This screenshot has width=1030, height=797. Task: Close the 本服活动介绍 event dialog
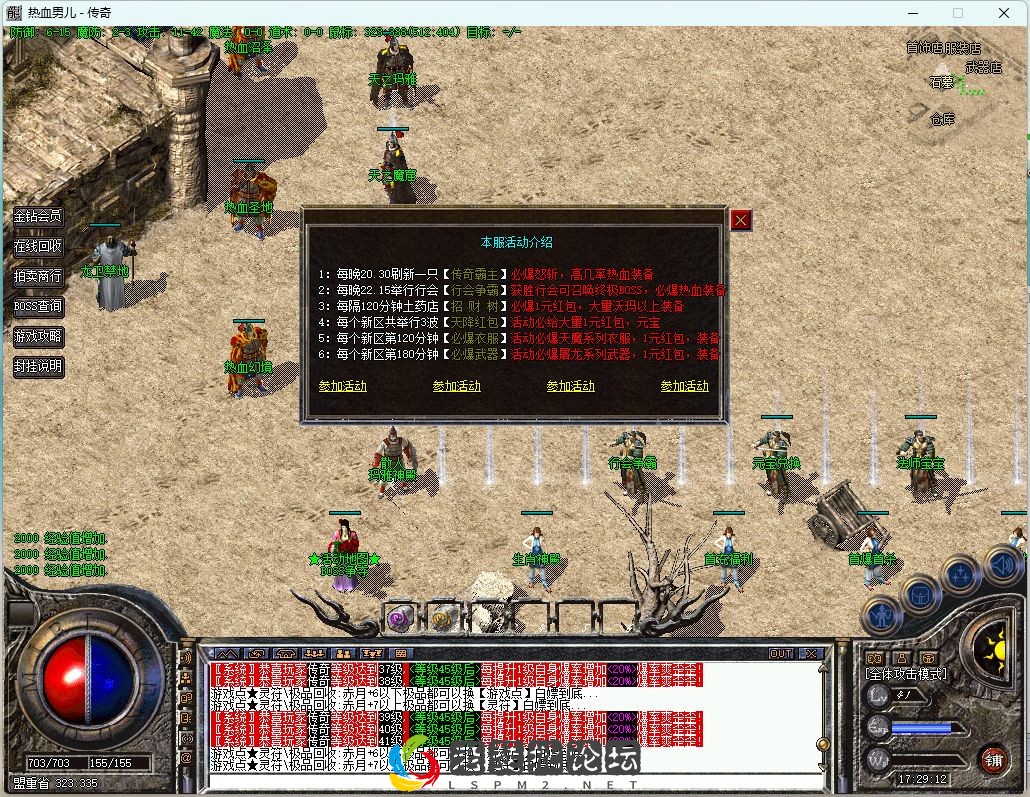pos(740,220)
